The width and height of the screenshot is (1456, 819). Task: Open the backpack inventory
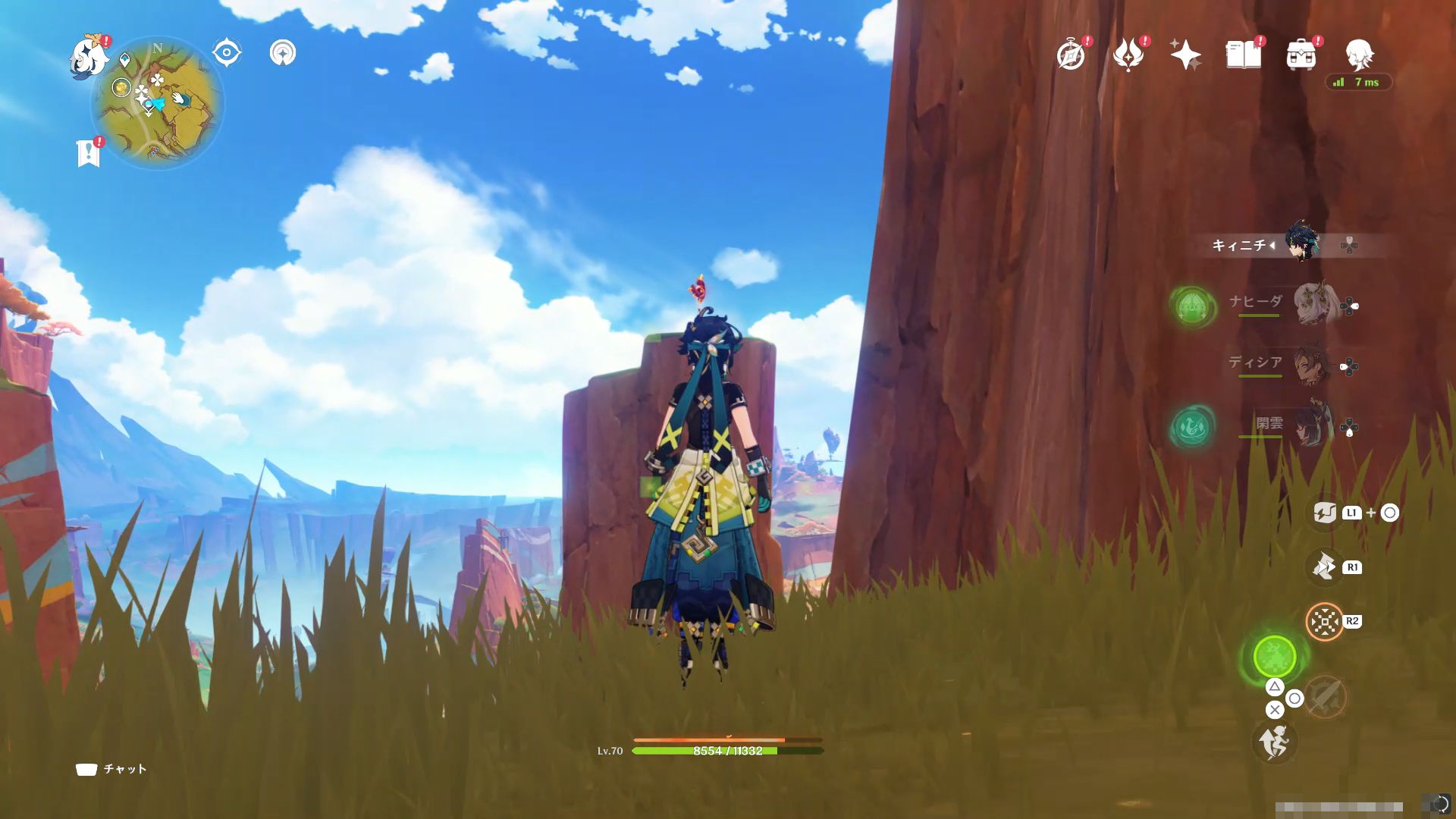(x=1301, y=55)
